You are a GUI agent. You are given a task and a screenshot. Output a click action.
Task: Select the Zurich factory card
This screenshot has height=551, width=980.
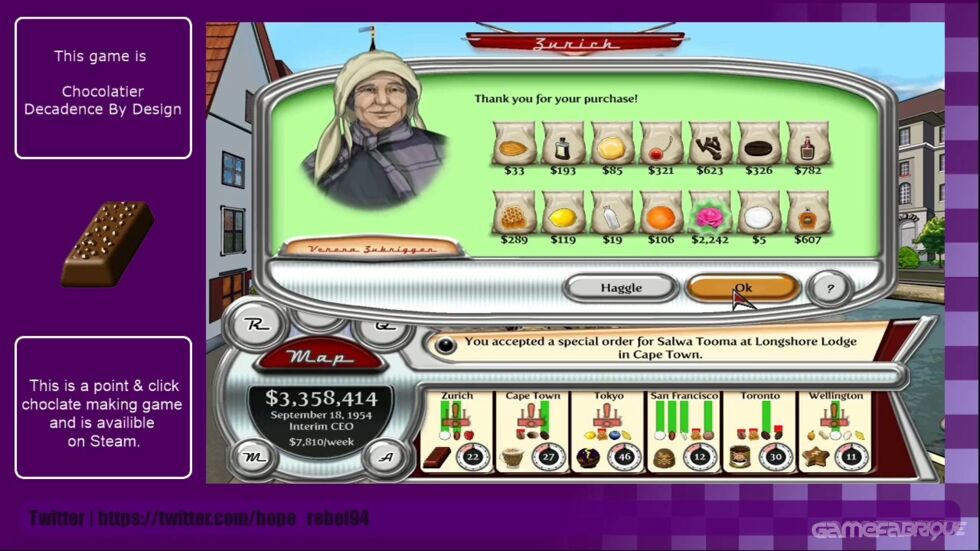point(457,431)
